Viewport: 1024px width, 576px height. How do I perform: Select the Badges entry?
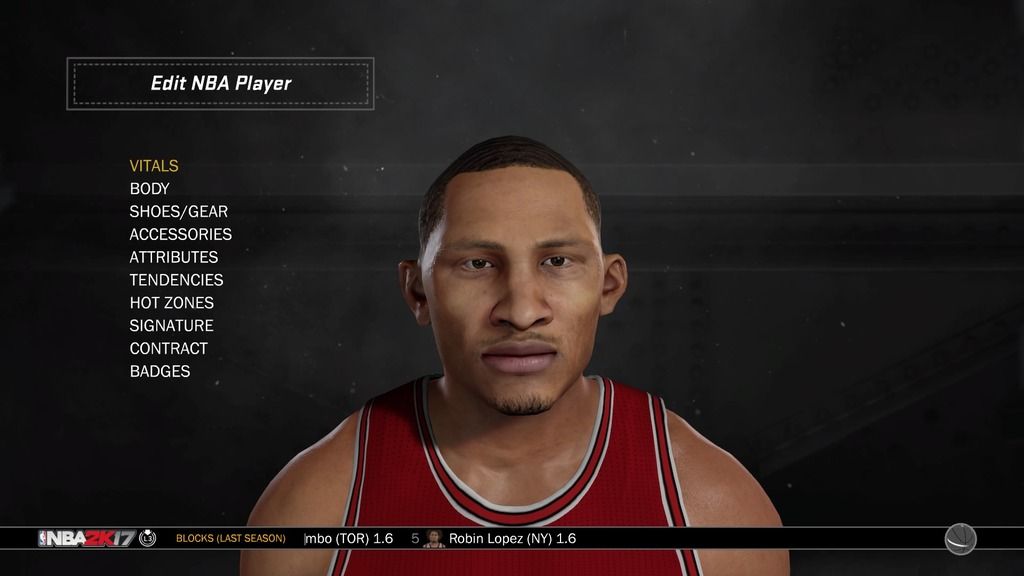[x=159, y=371]
